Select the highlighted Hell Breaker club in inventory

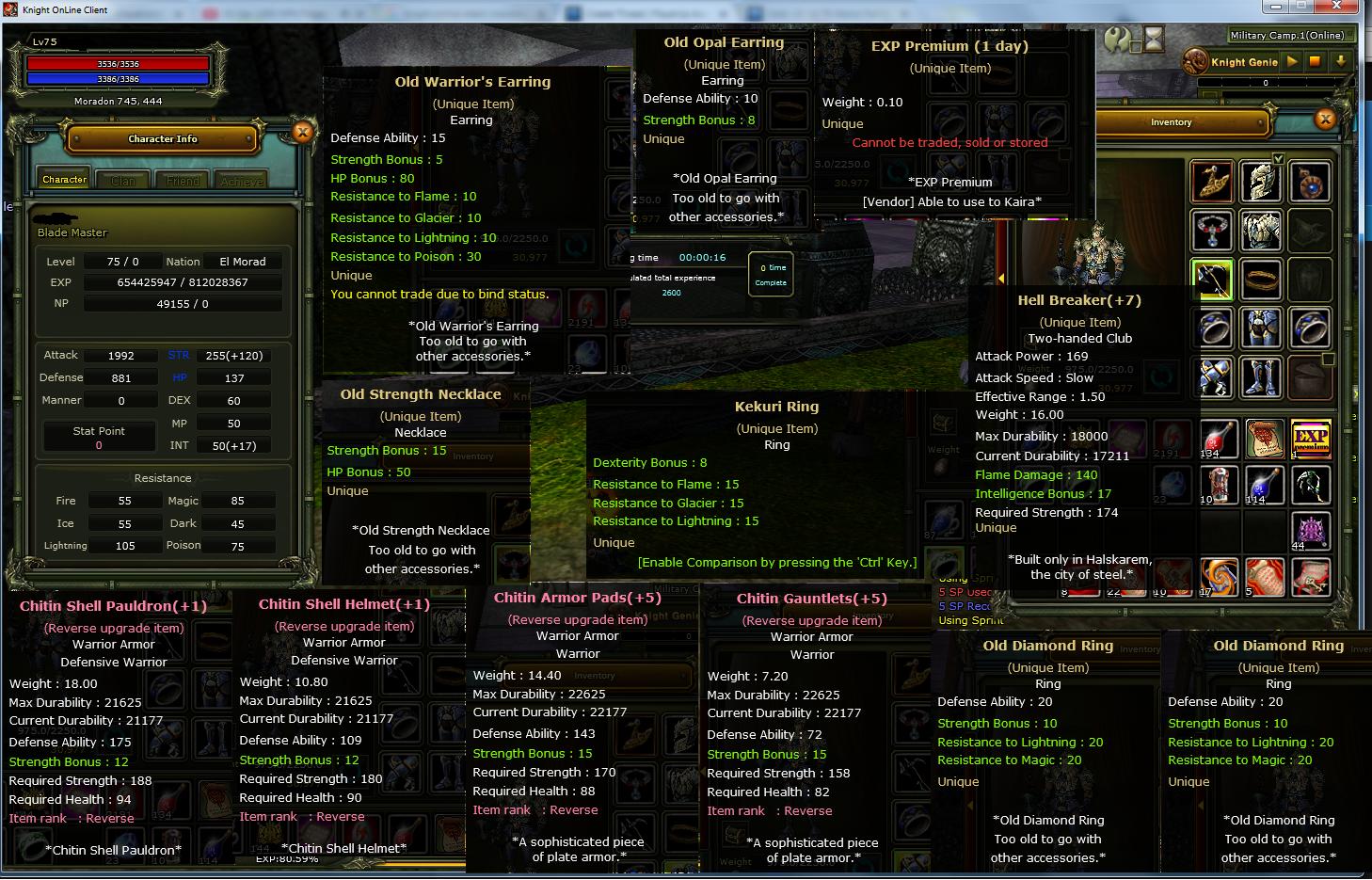pos(1210,279)
